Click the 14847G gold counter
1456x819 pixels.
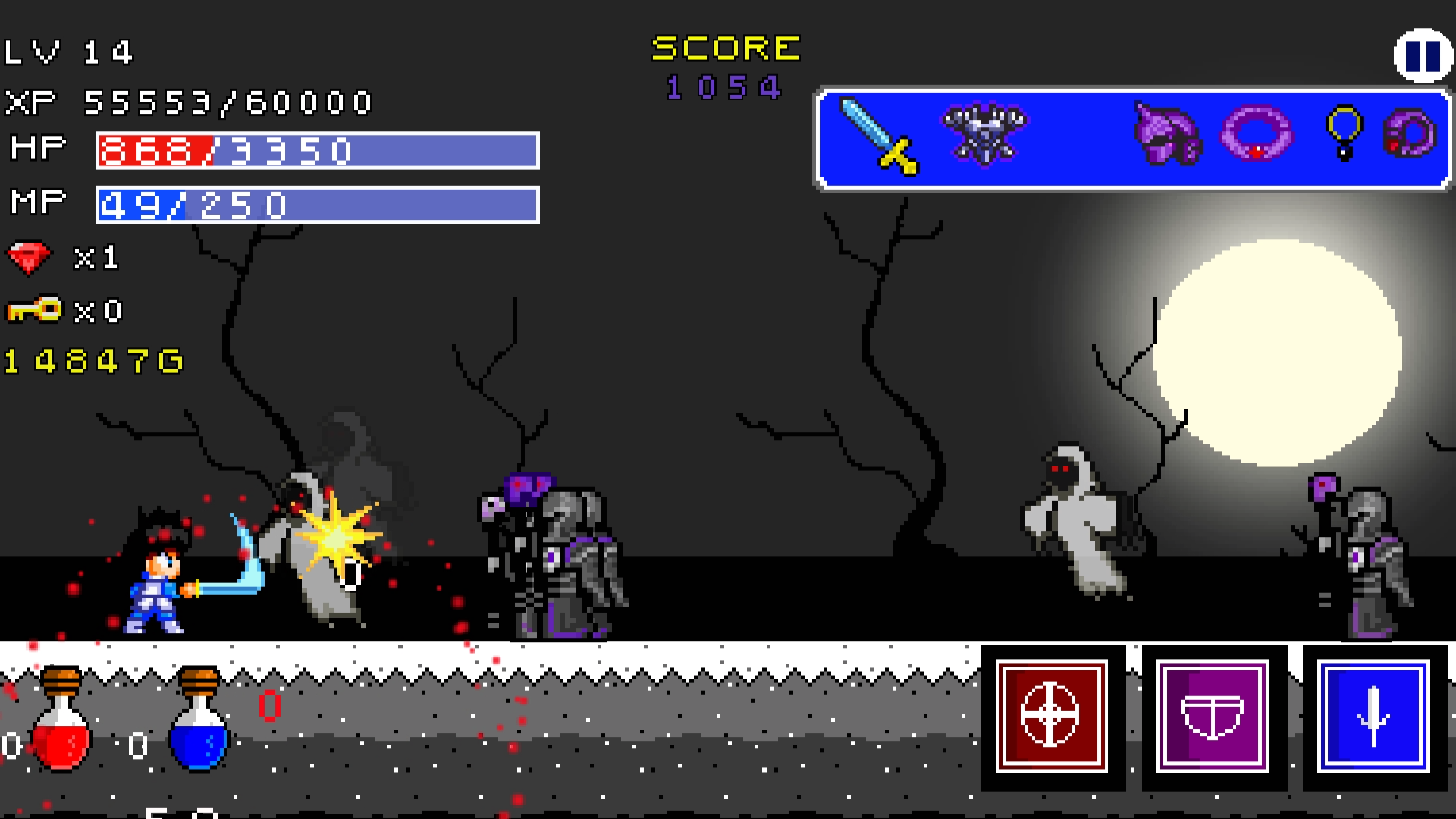(91, 362)
